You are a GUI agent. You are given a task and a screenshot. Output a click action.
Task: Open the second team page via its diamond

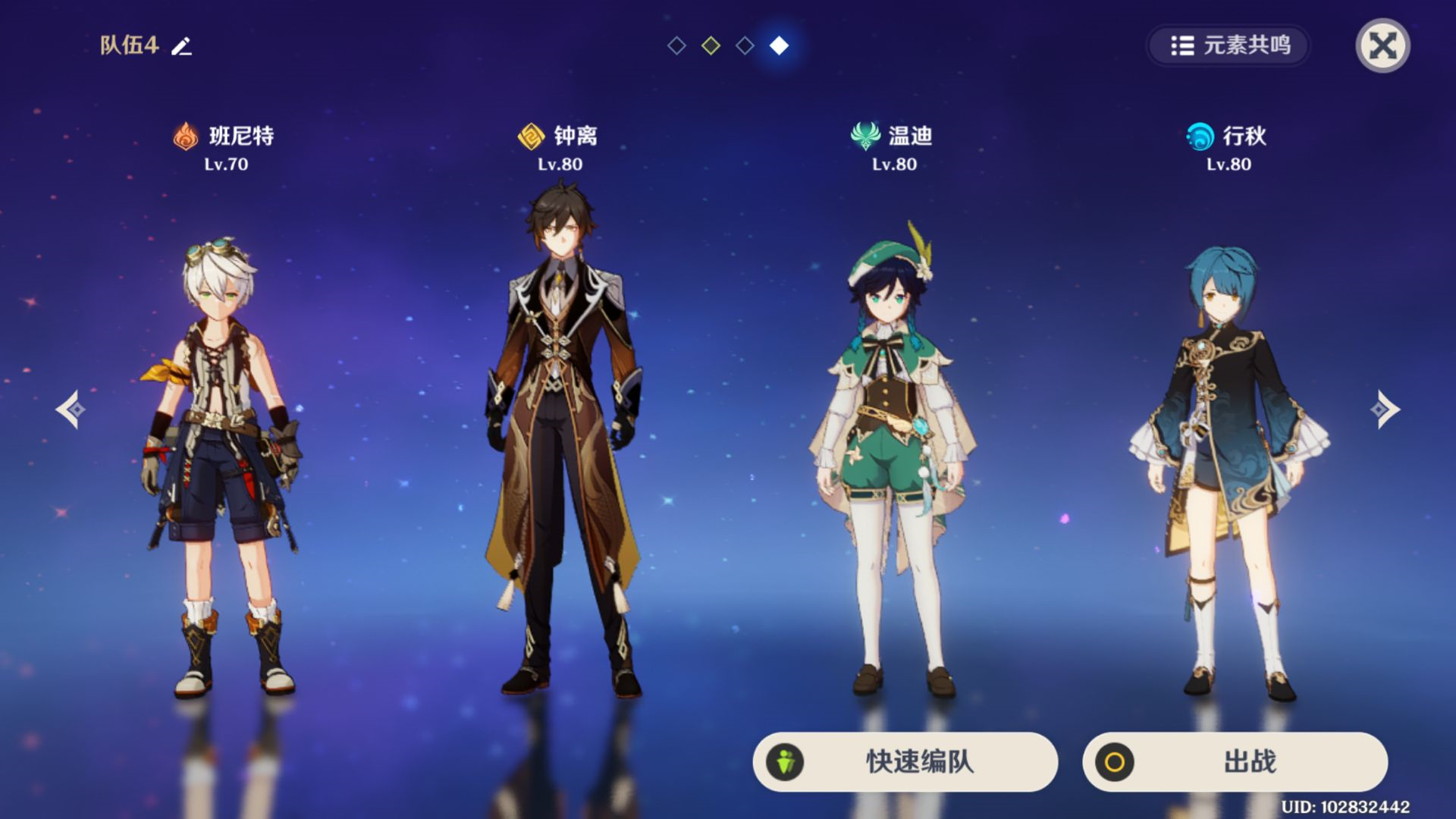tap(711, 47)
